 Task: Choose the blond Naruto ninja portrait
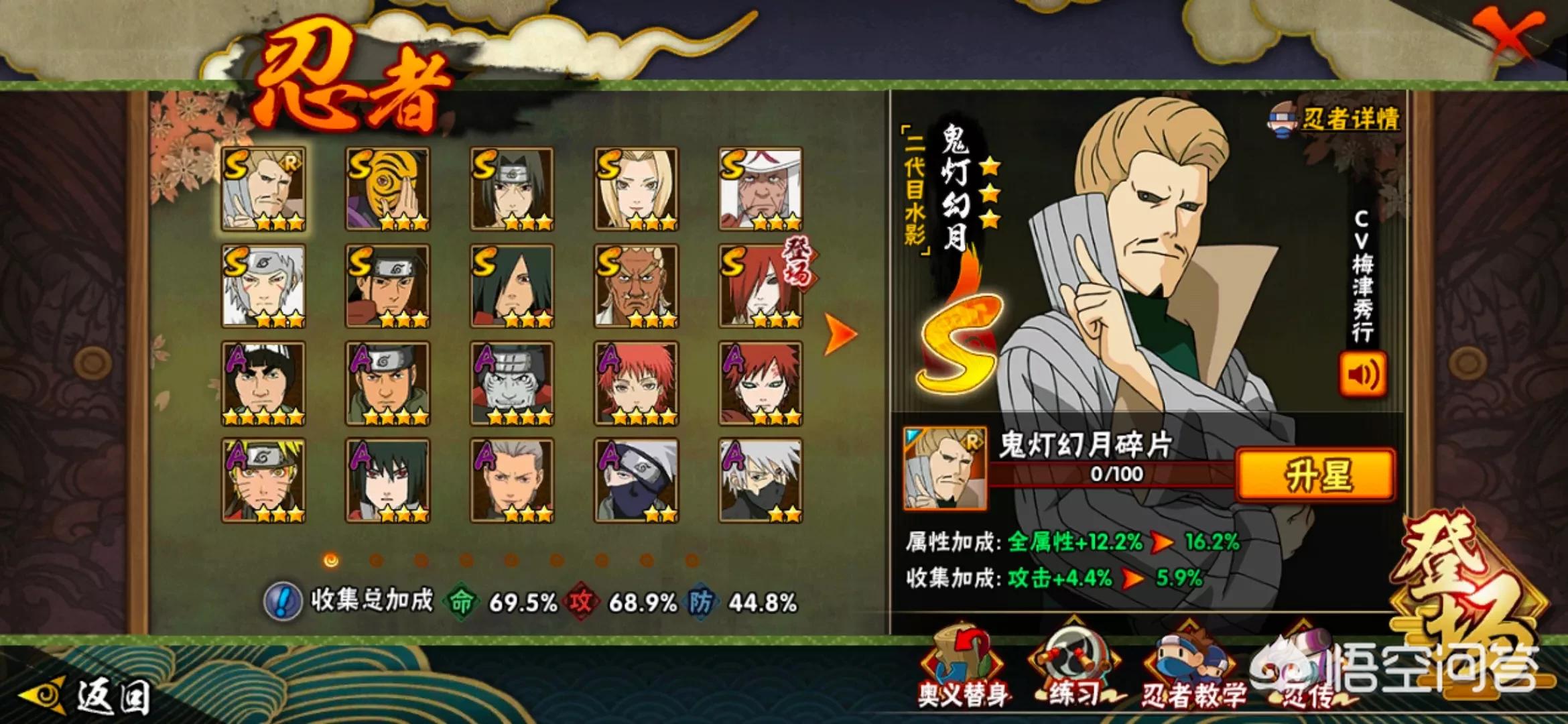click(264, 481)
